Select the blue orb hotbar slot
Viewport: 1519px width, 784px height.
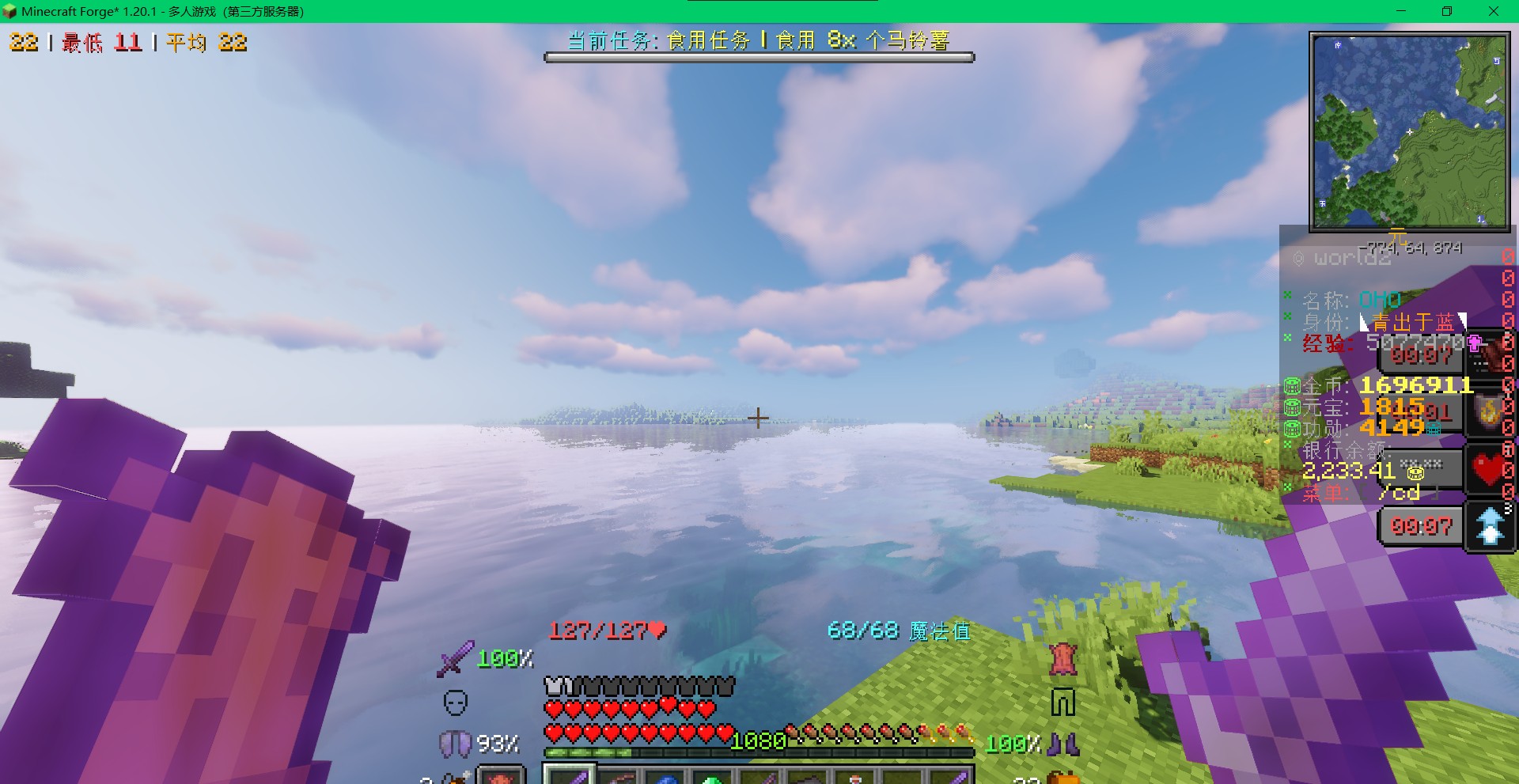pos(665,777)
